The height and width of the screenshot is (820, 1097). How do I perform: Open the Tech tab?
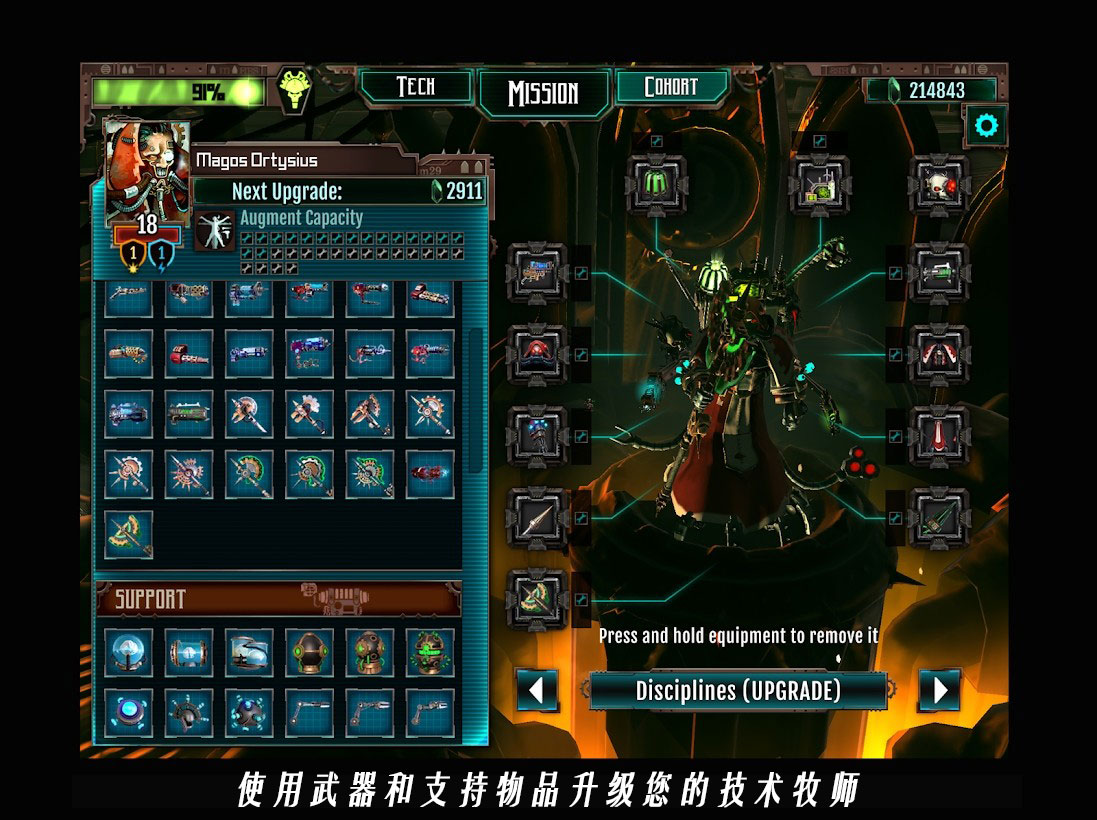415,87
